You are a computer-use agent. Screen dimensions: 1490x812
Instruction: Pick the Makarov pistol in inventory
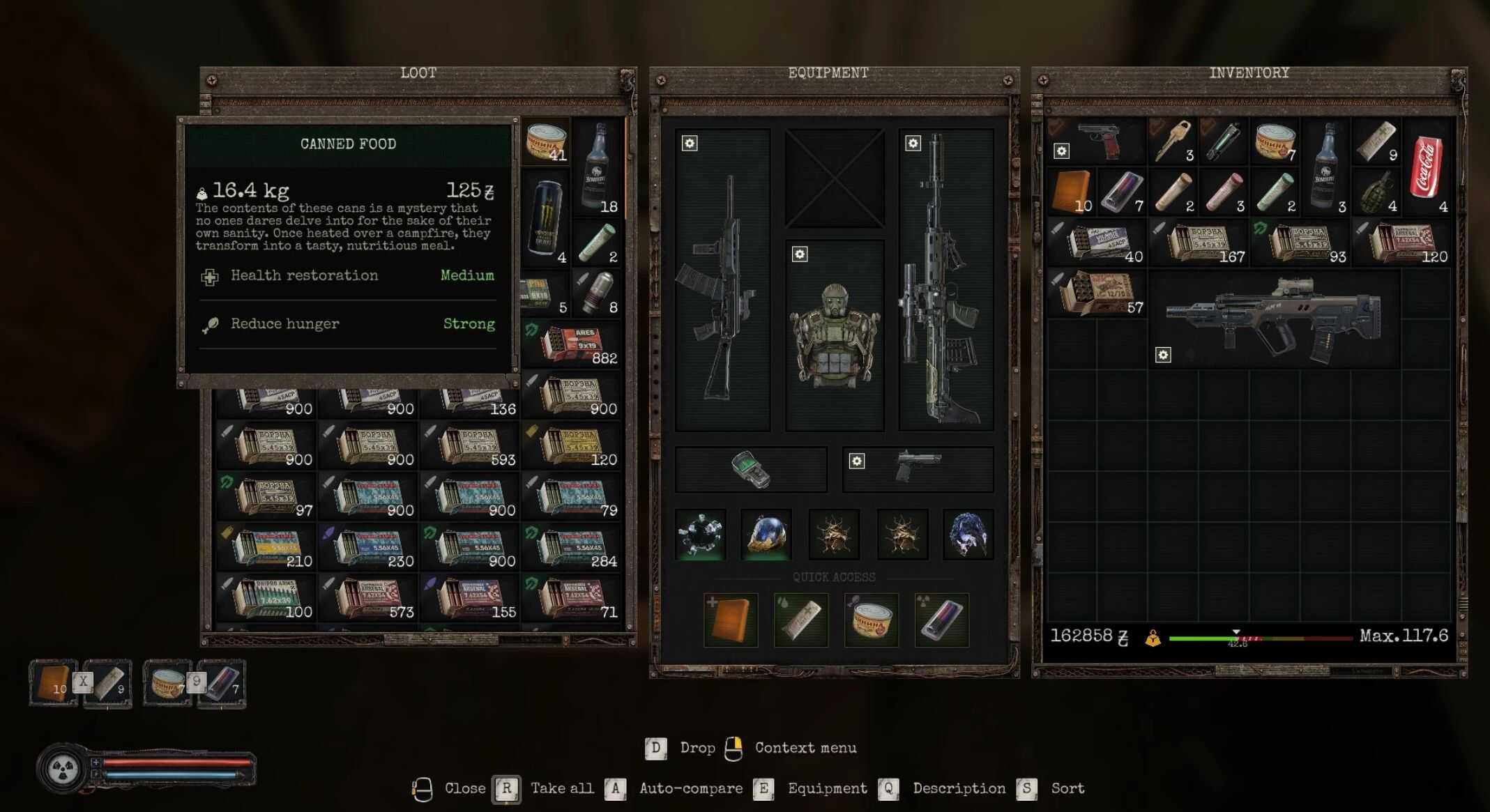(x=1098, y=141)
